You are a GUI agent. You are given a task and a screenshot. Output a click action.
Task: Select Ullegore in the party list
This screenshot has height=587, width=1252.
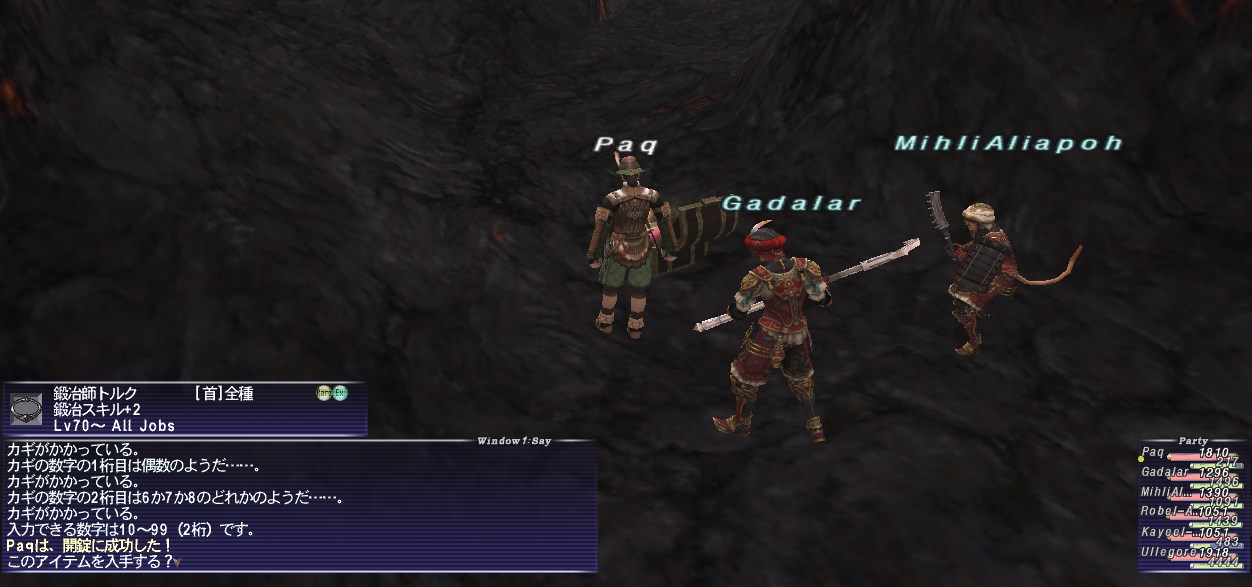click(1192, 552)
